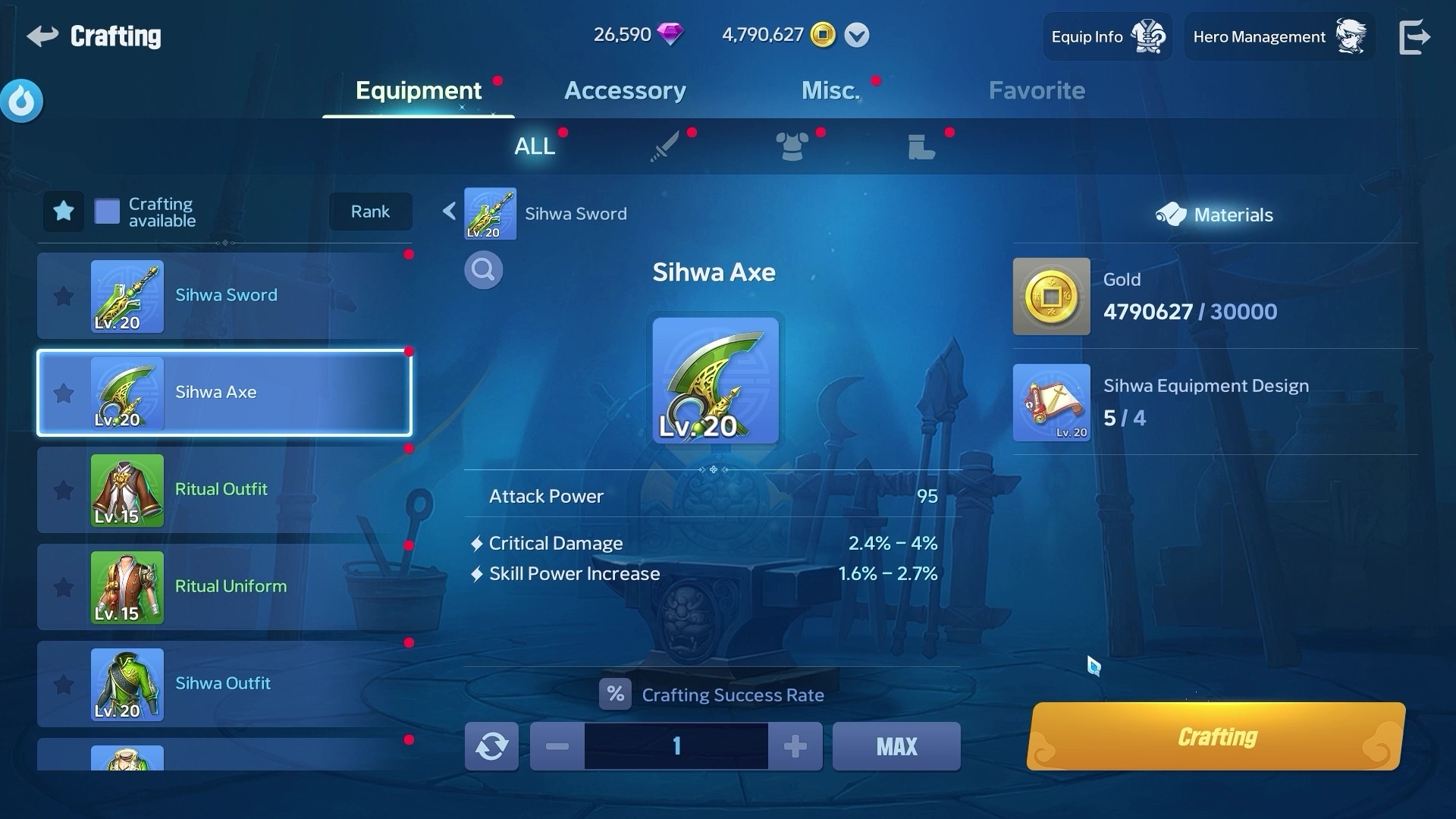Filter equipment by weapon sword icon
This screenshot has height=819, width=1456.
664,146
